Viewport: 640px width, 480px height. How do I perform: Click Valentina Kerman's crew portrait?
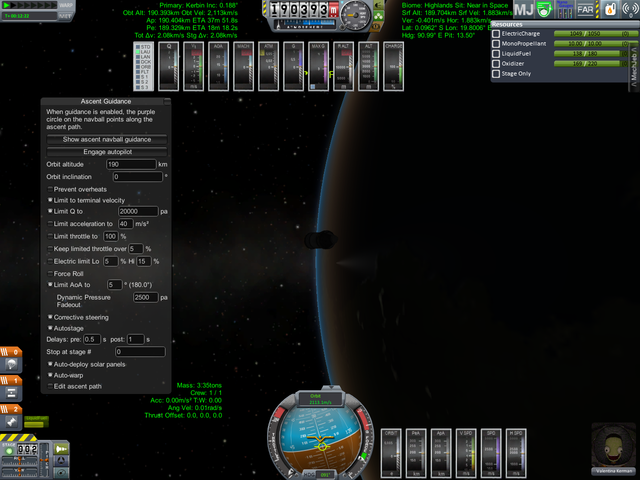[610, 443]
